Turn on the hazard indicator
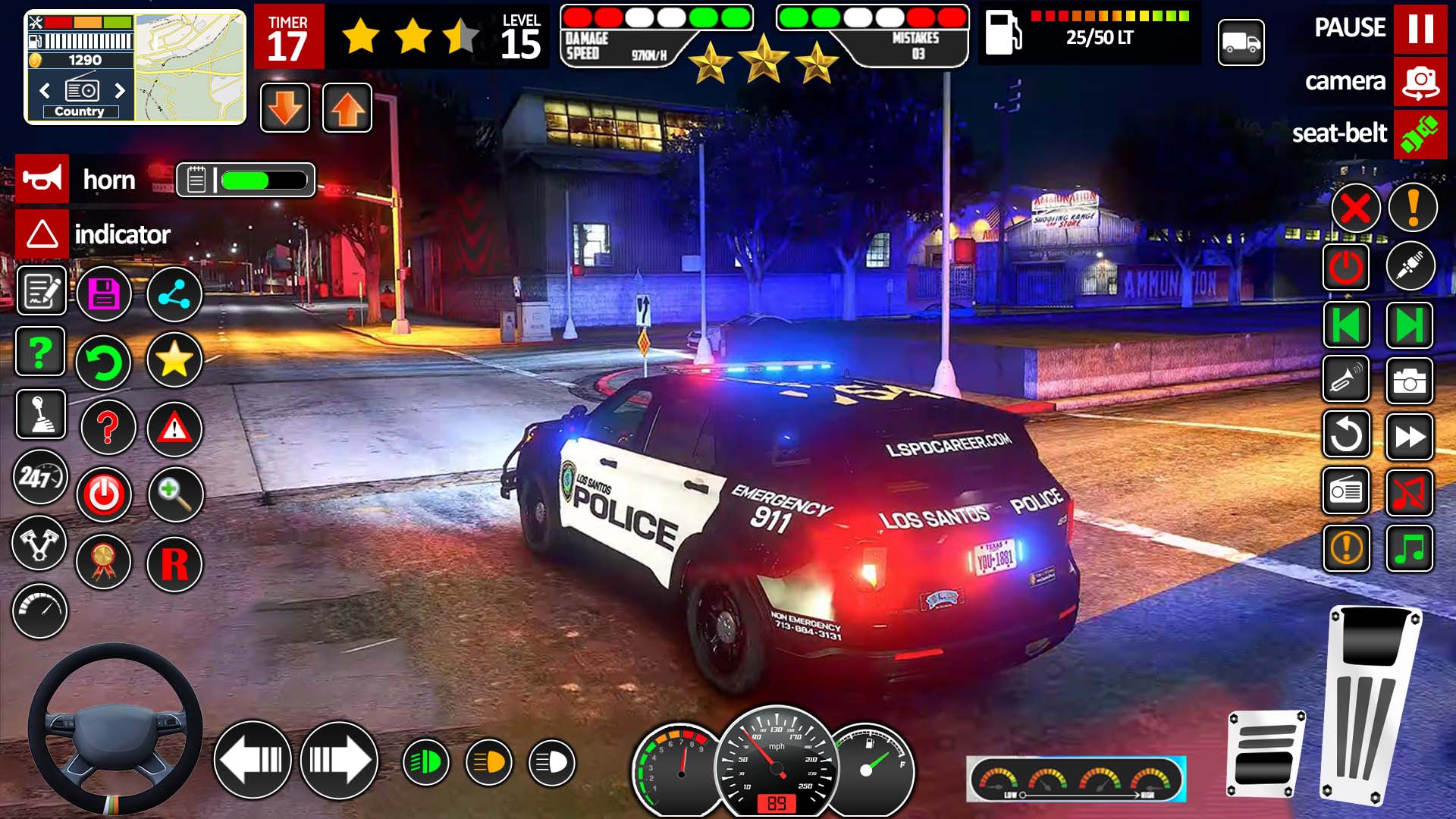 coord(42,234)
